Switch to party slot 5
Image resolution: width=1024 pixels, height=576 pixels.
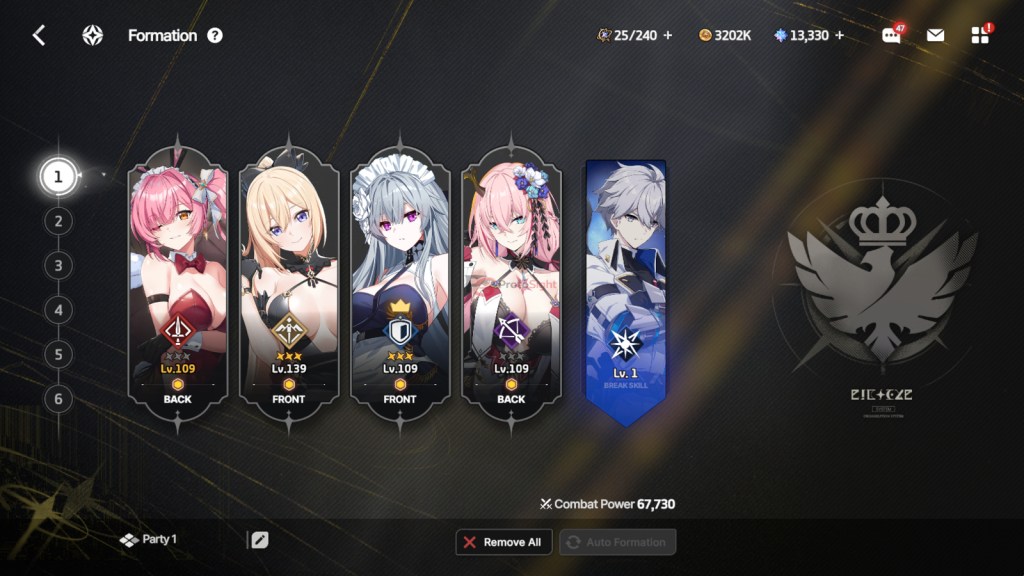pos(58,355)
